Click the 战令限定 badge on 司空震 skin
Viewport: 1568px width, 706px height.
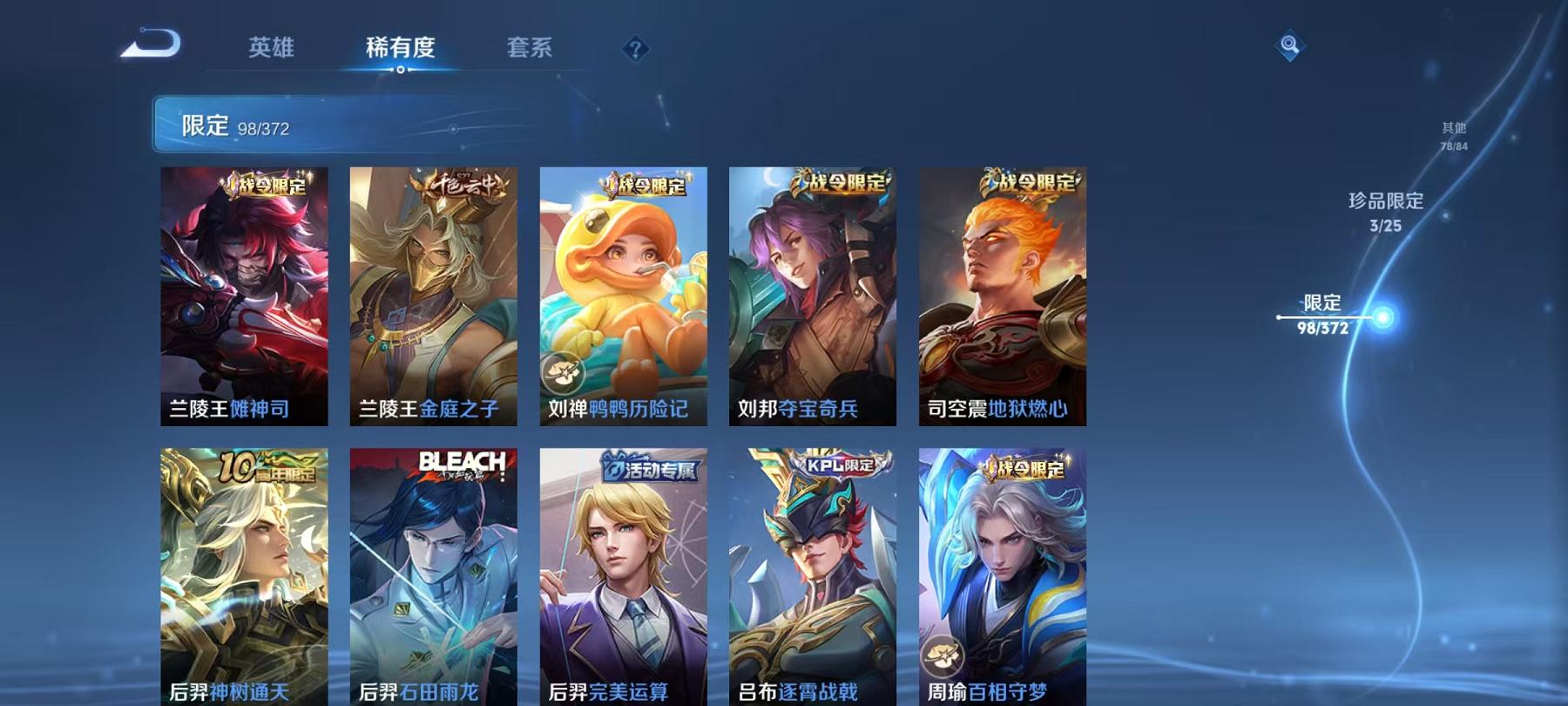click(x=1031, y=182)
